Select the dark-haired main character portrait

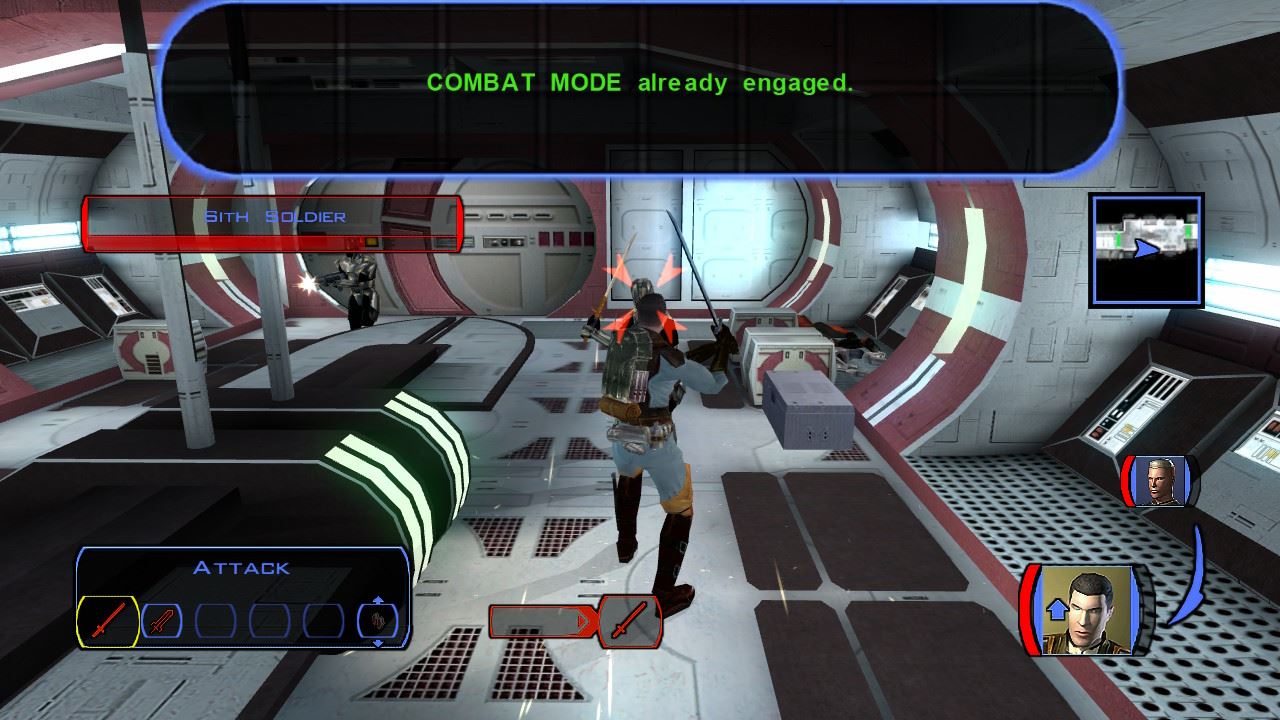point(1087,609)
